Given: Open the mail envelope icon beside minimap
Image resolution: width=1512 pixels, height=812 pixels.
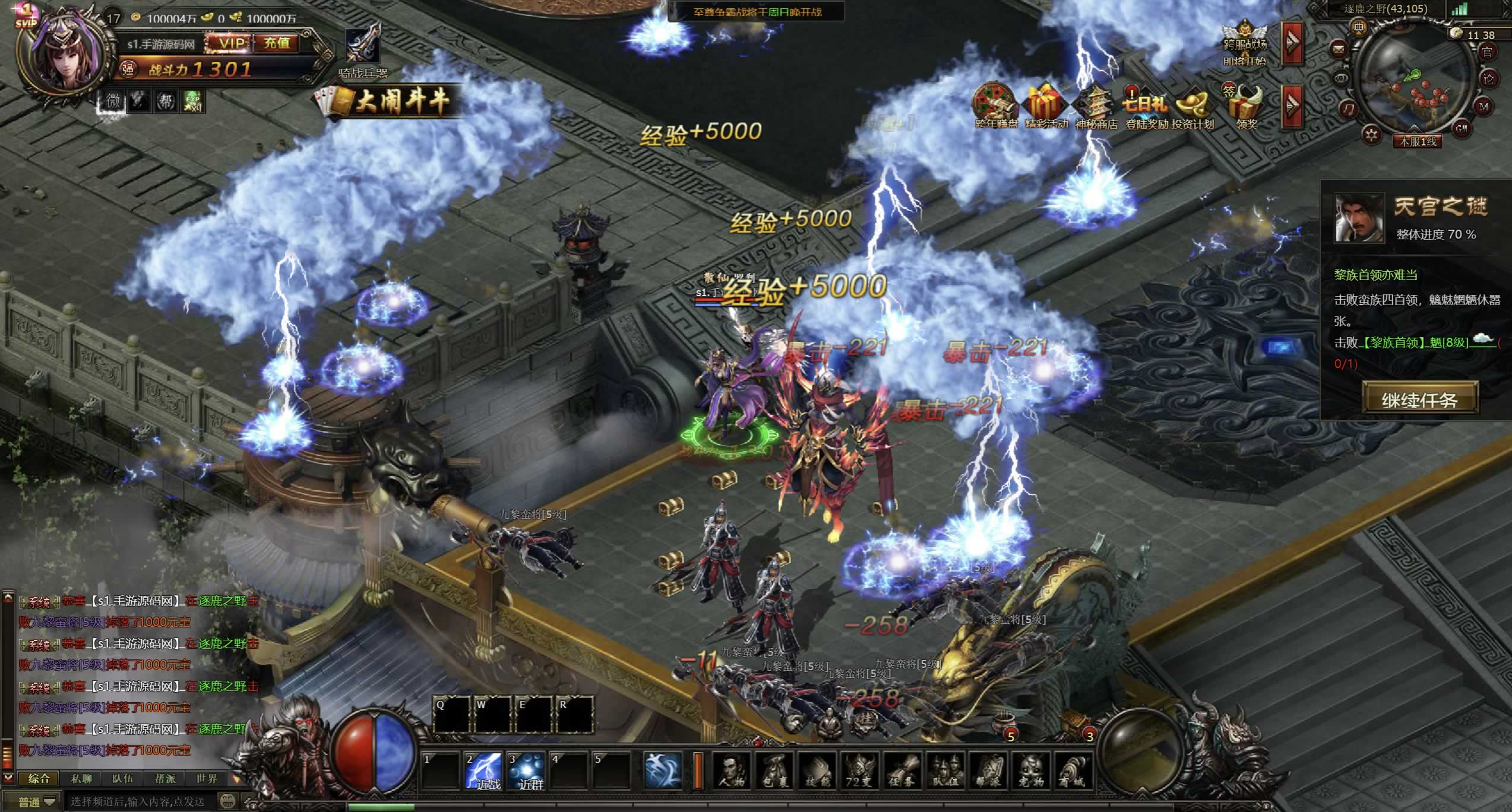Looking at the screenshot, I should point(1339,47).
